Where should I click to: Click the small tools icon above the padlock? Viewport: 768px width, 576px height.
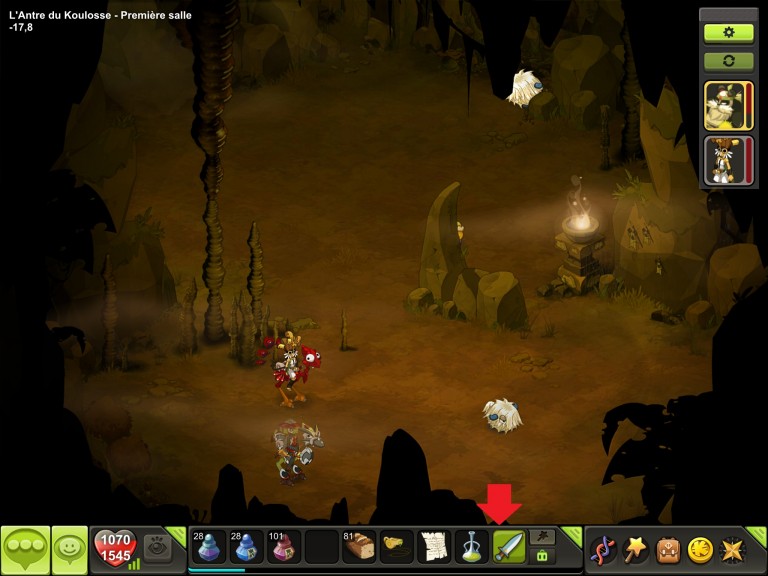[543, 537]
